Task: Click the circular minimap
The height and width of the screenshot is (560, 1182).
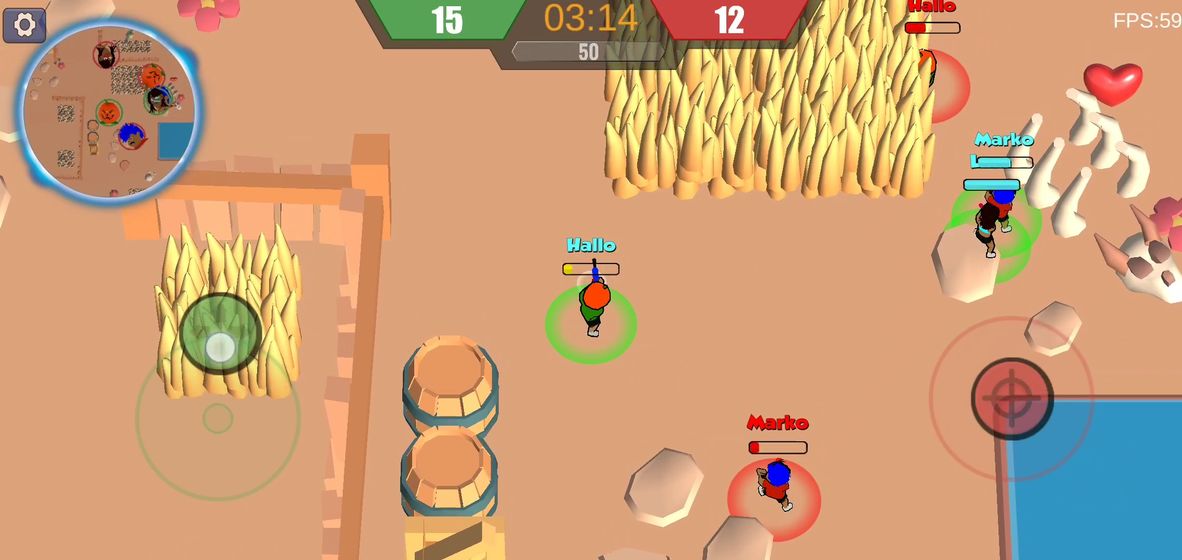Action: [x=110, y=110]
